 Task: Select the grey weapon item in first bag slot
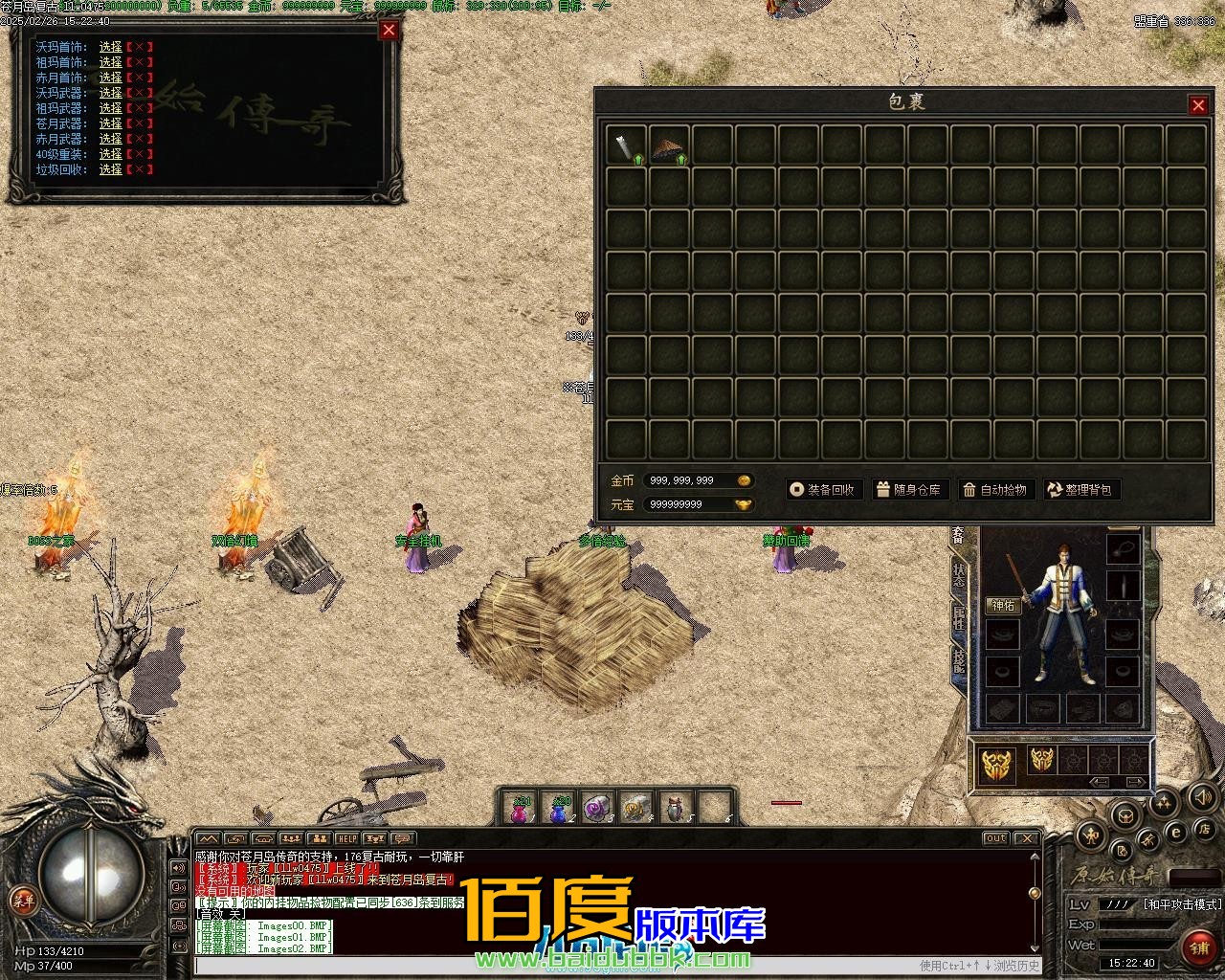[x=626, y=145]
